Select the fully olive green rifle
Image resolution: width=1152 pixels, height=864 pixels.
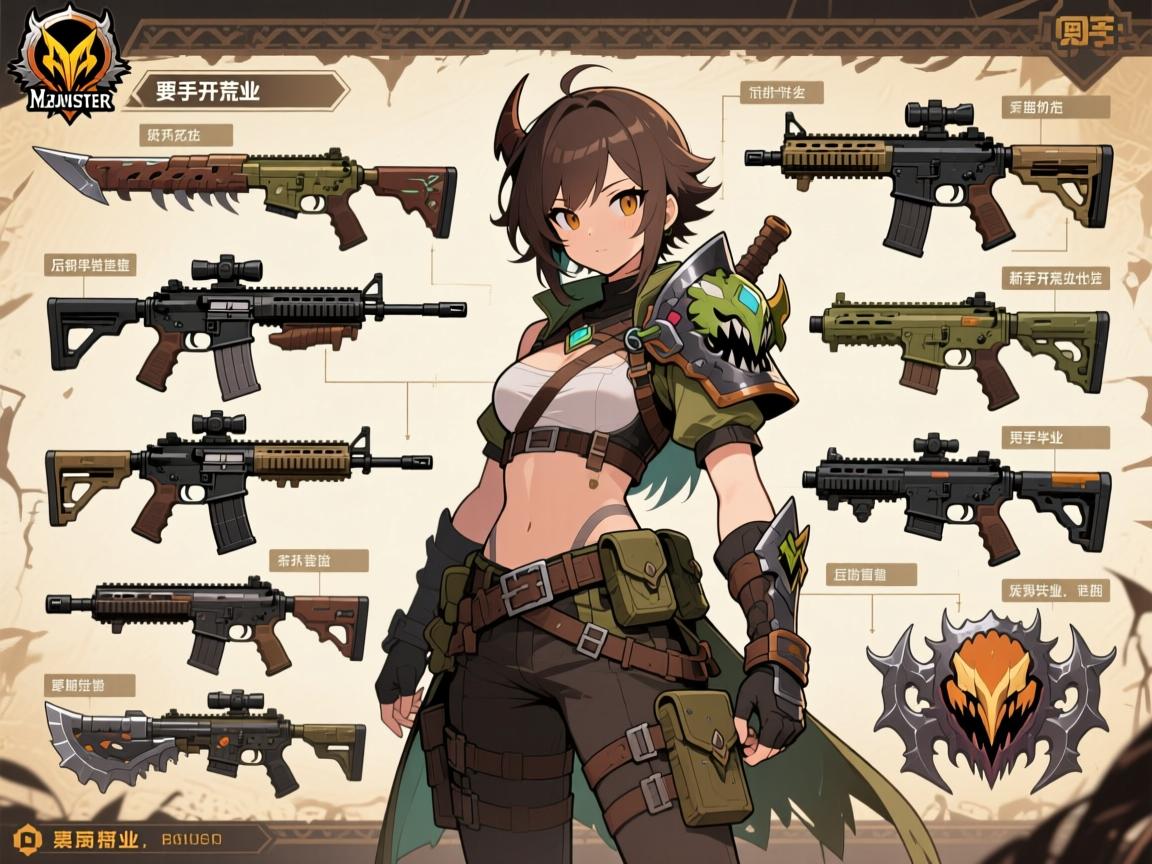[x=958, y=338]
